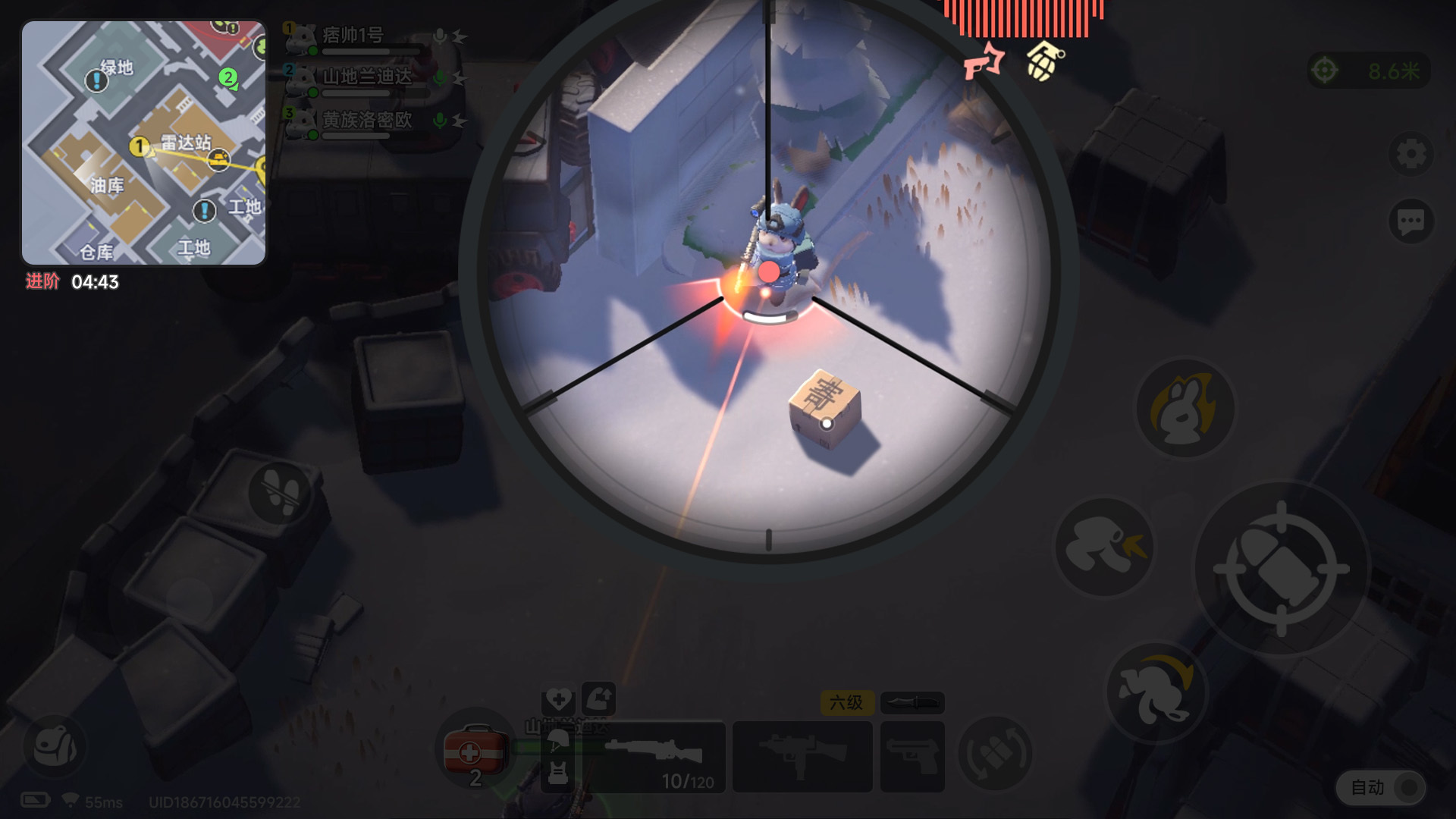Trigger the rabbit dodge roll button
1456x819 pixels.
coord(1156,692)
